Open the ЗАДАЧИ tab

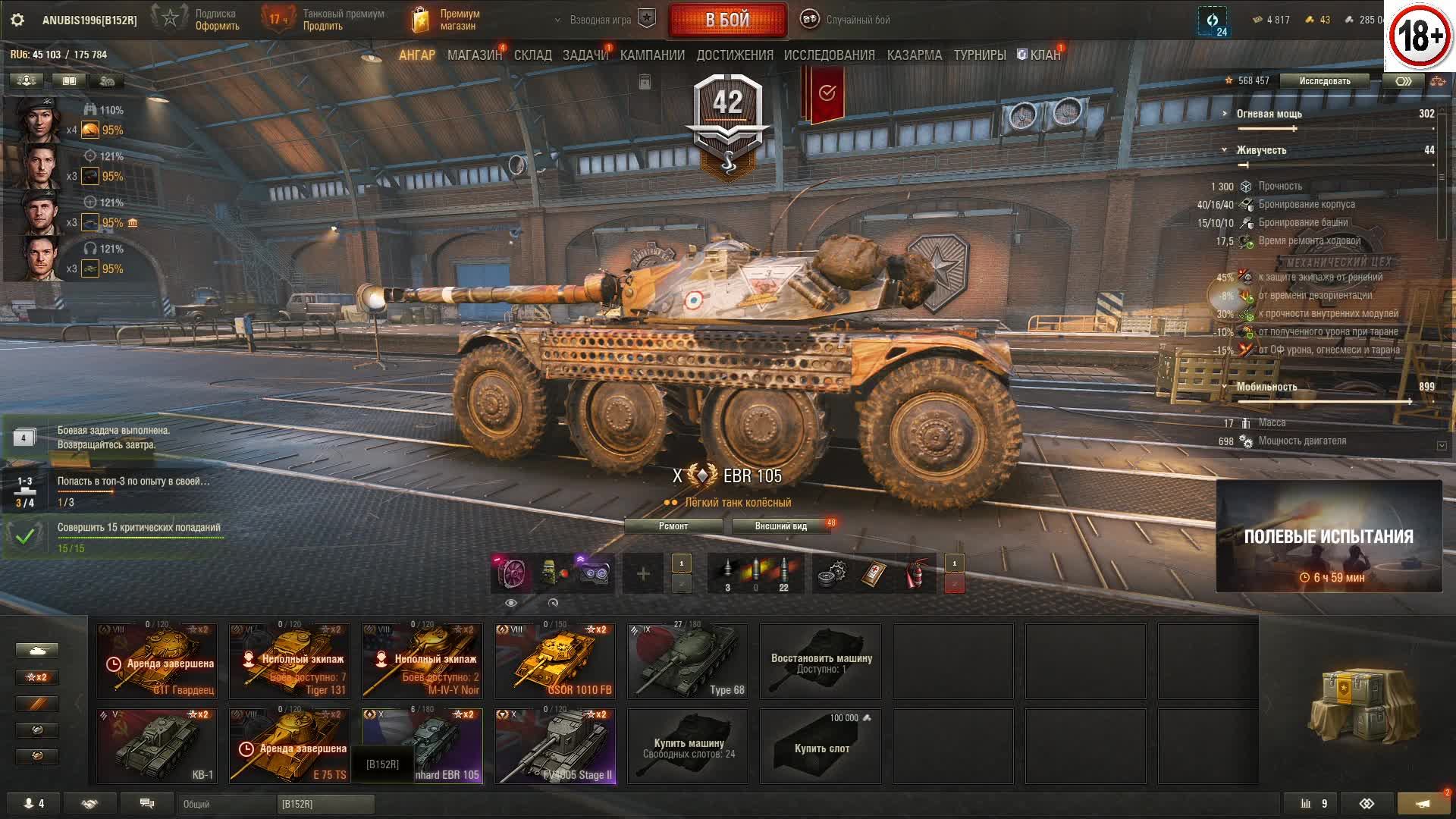[x=585, y=55]
